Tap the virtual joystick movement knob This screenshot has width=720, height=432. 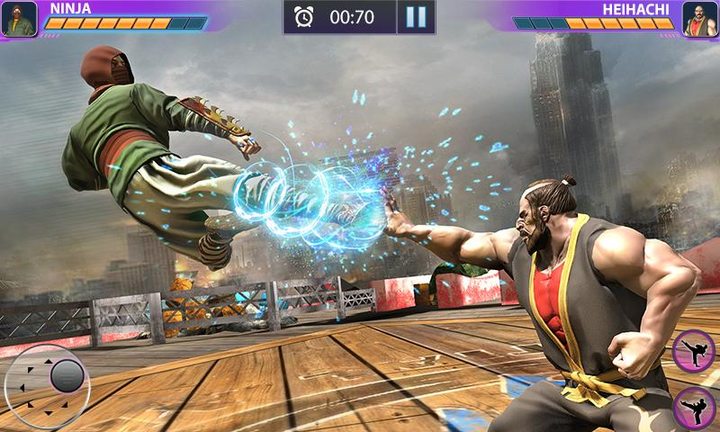pyautogui.click(x=66, y=376)
